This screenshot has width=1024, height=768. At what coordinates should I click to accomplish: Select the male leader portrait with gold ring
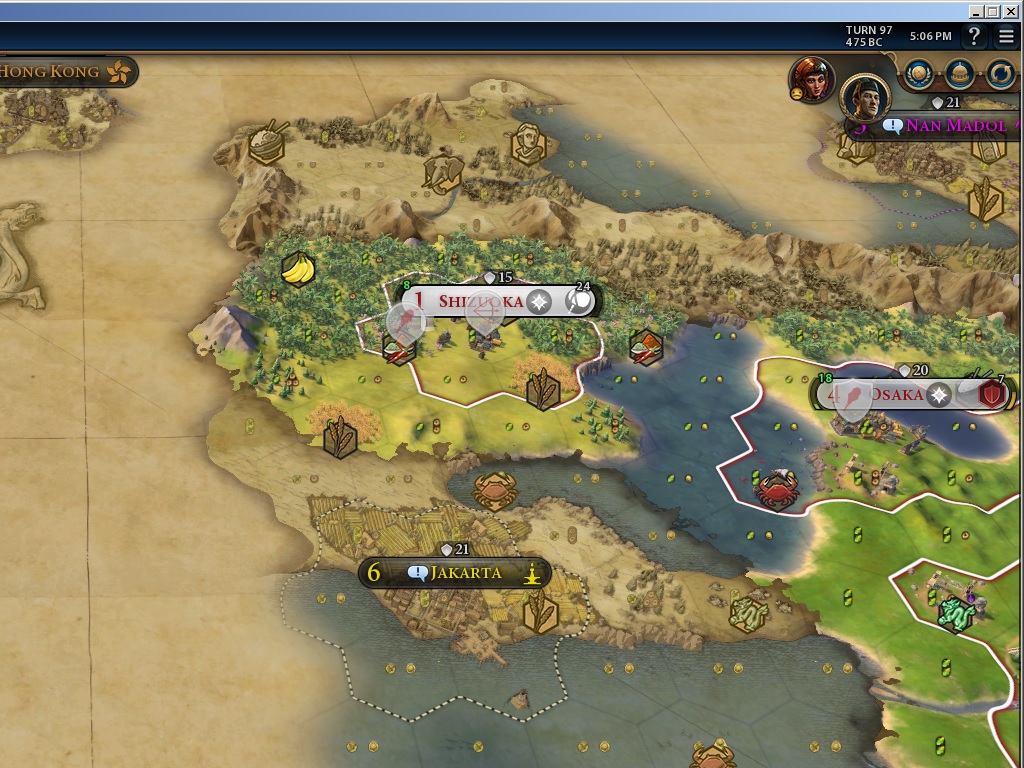(865, 97)
